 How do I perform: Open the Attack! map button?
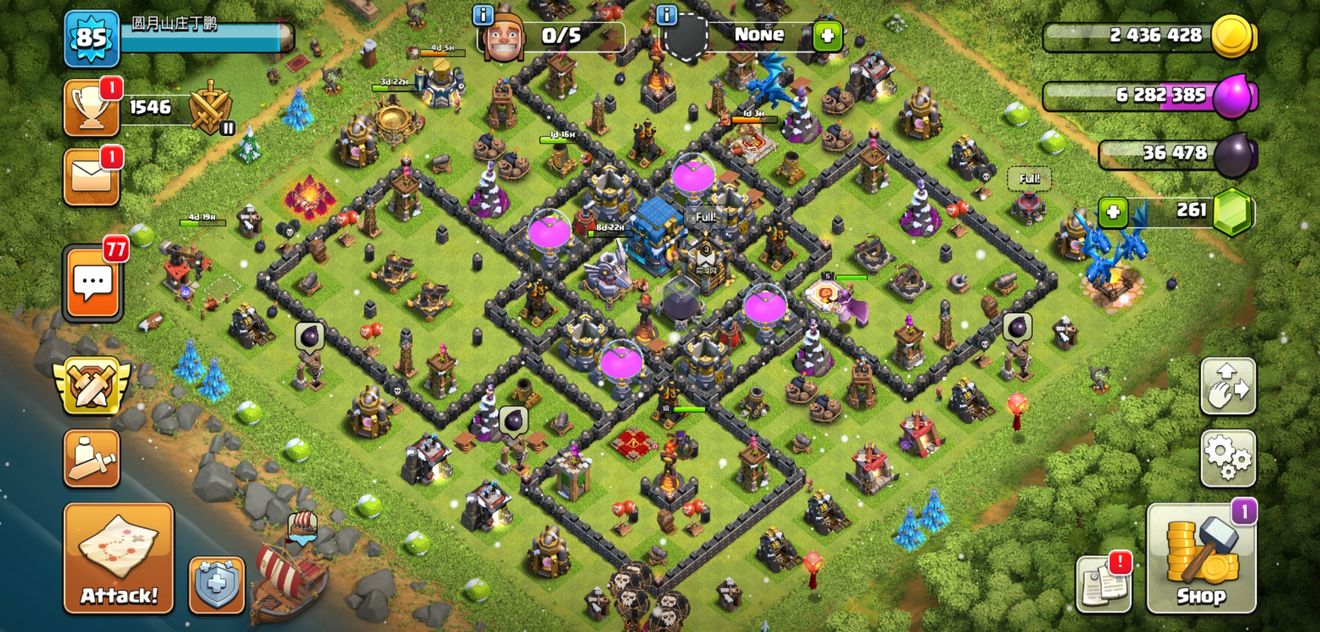coord(118,557)
